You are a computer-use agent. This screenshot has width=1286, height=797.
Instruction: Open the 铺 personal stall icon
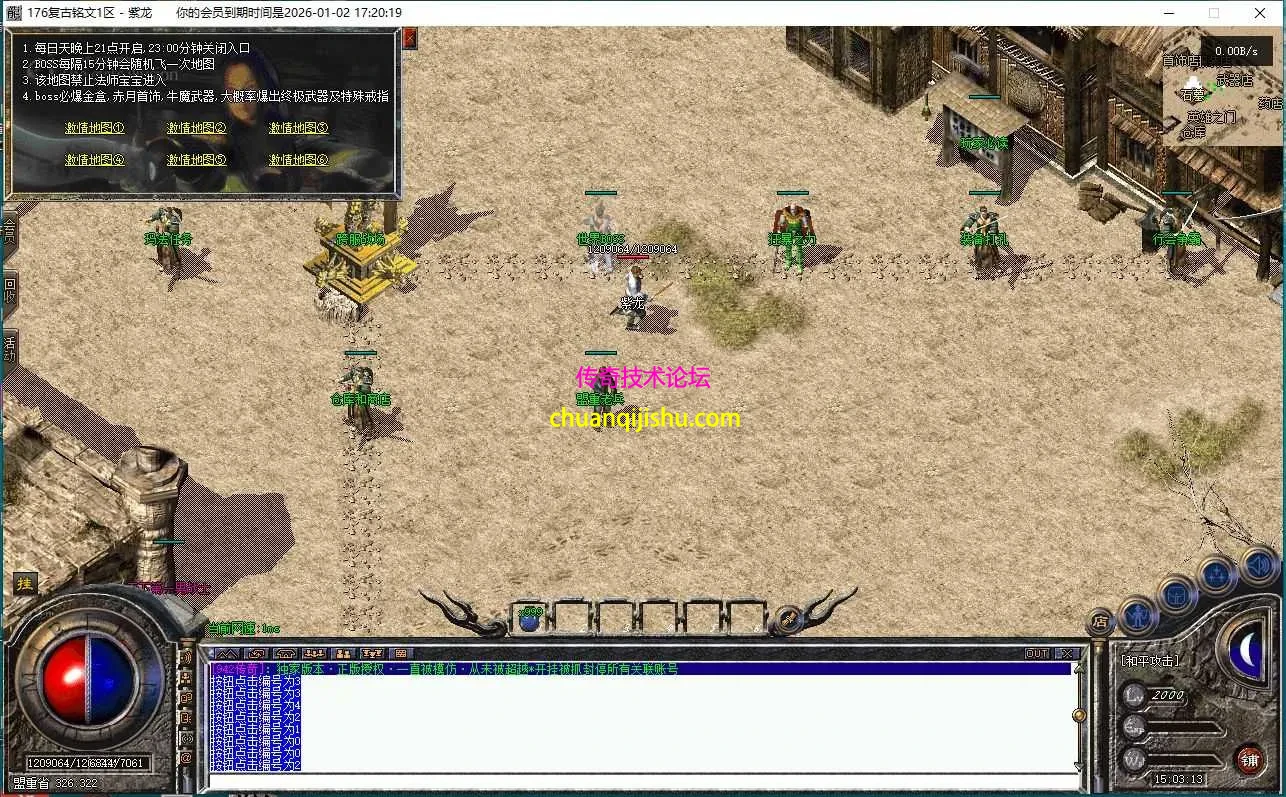(x=1252, y=758)
